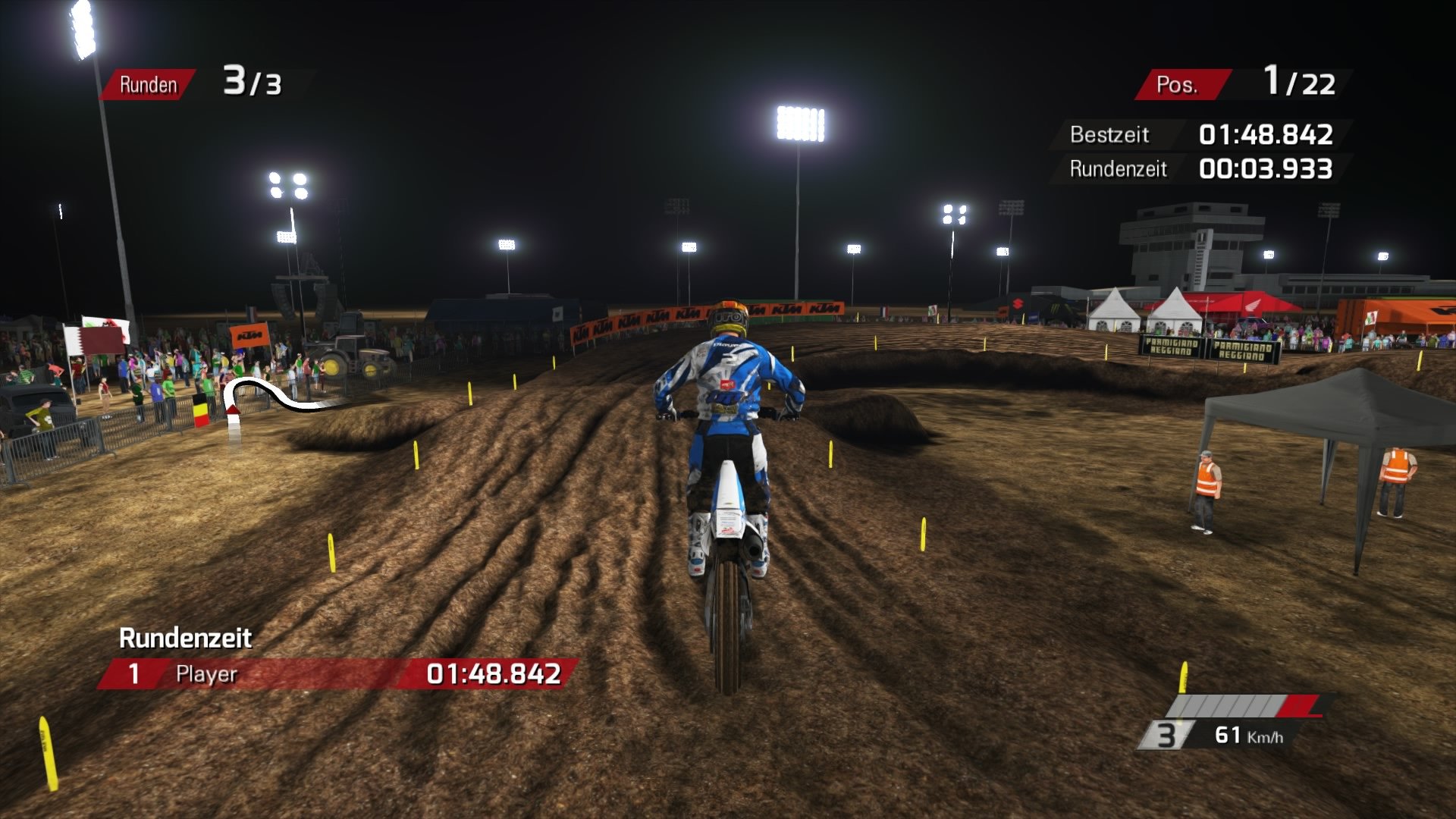Click the Runden lap counter icon
This screenshot has width=1456, height=819.
click(x=149, y=83)
